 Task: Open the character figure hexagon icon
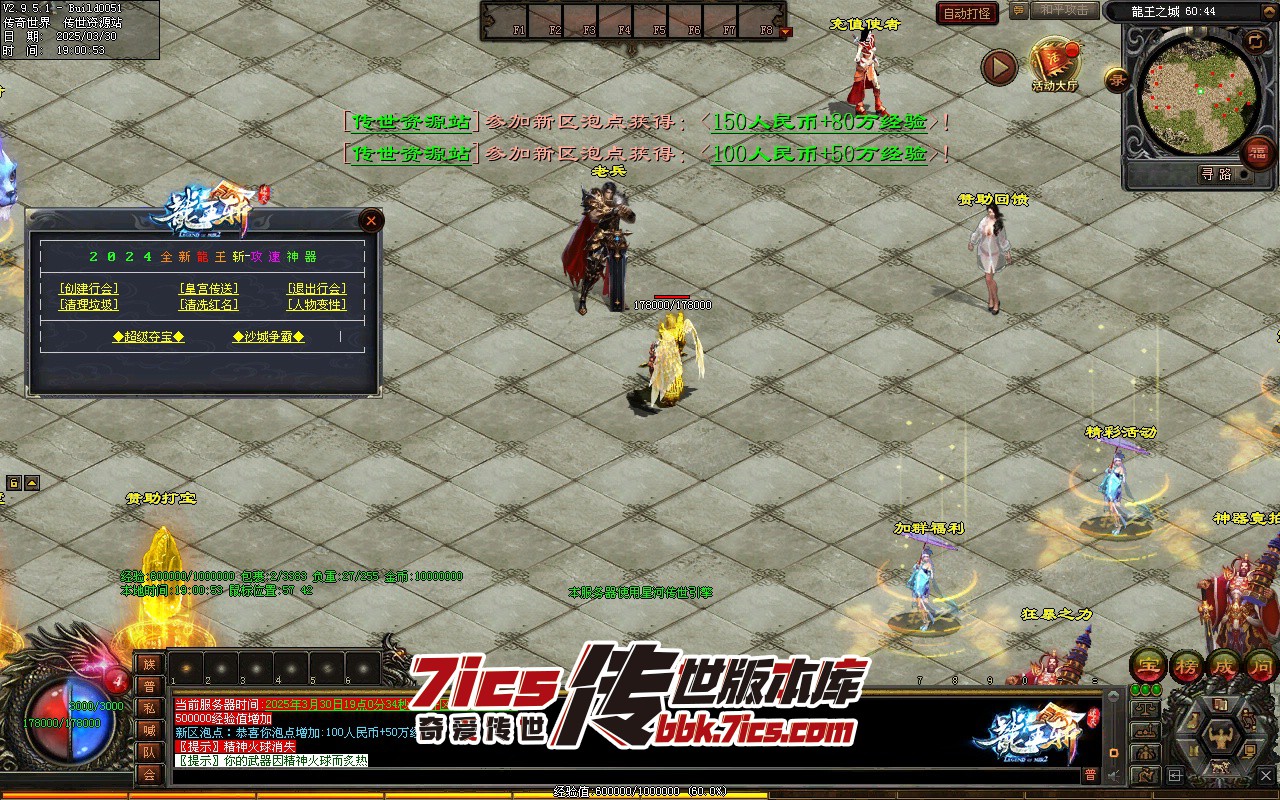click(x=1219, y=738)
